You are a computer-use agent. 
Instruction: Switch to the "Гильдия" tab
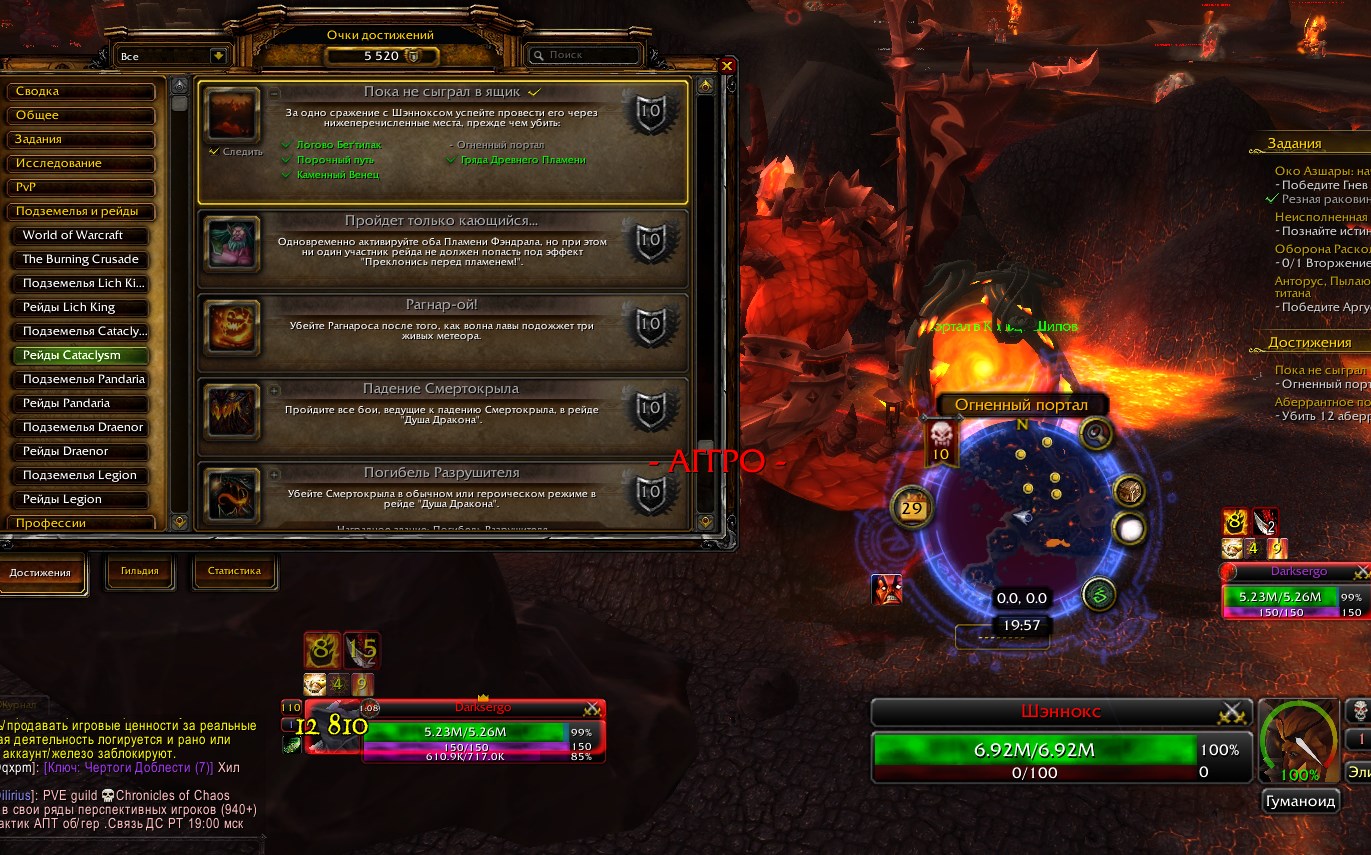coord(139,572)
